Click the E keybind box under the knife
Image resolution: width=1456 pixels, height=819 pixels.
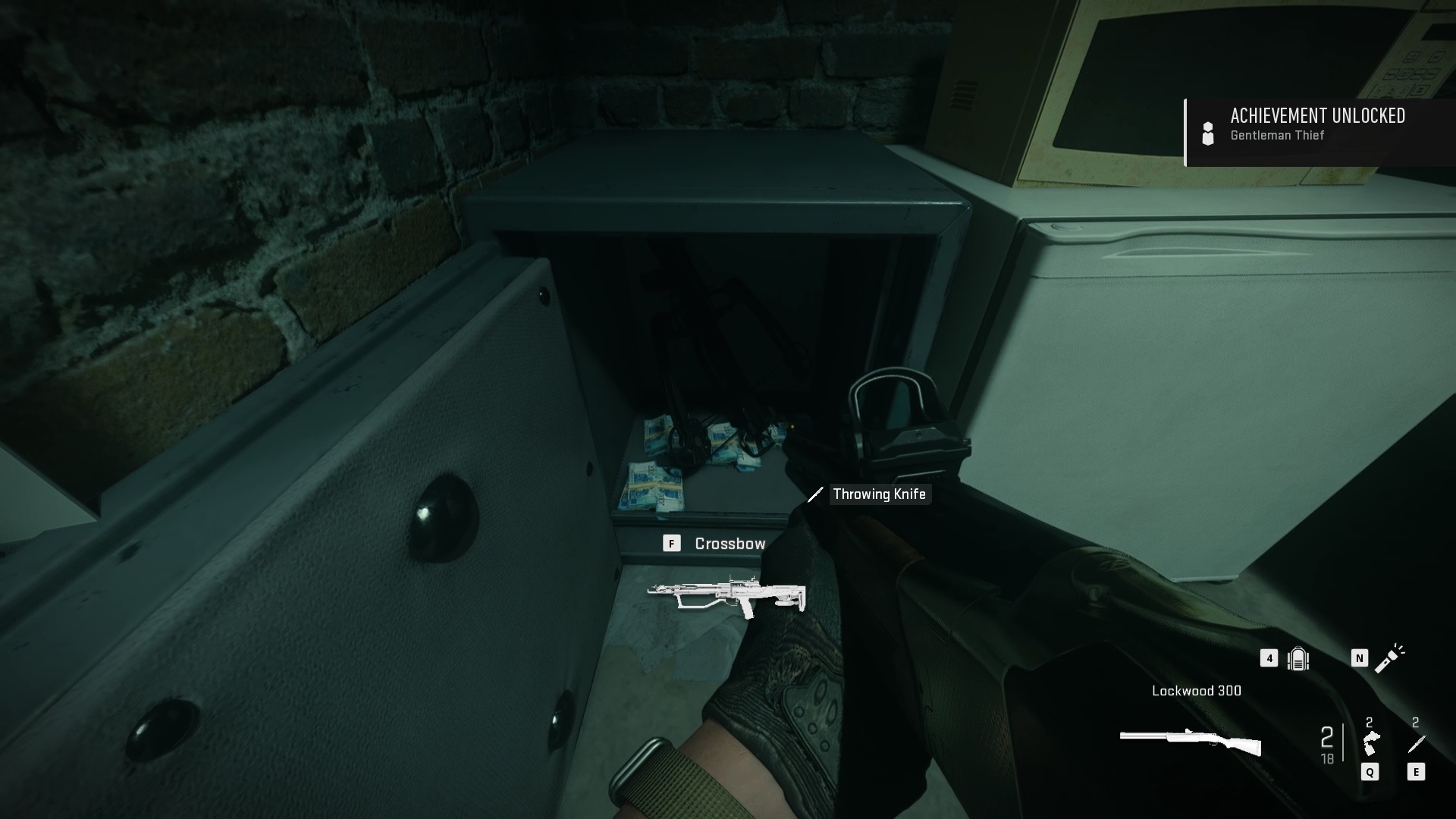[x=1416, y=772]
